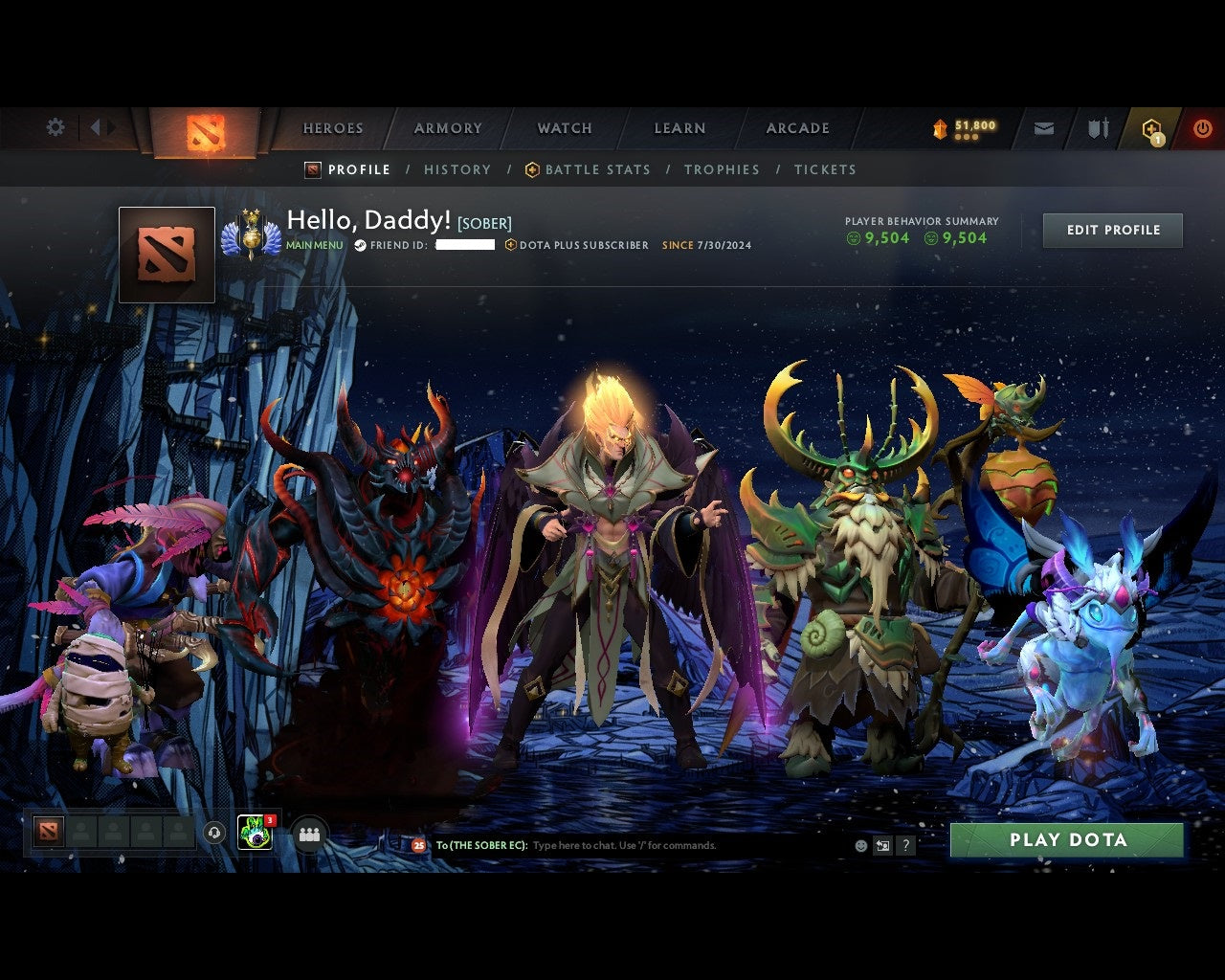This screenshot has height=980, width=1225.
Task: Open the emoticon smiley in the chat bar
Action: [x=860, y=846]
